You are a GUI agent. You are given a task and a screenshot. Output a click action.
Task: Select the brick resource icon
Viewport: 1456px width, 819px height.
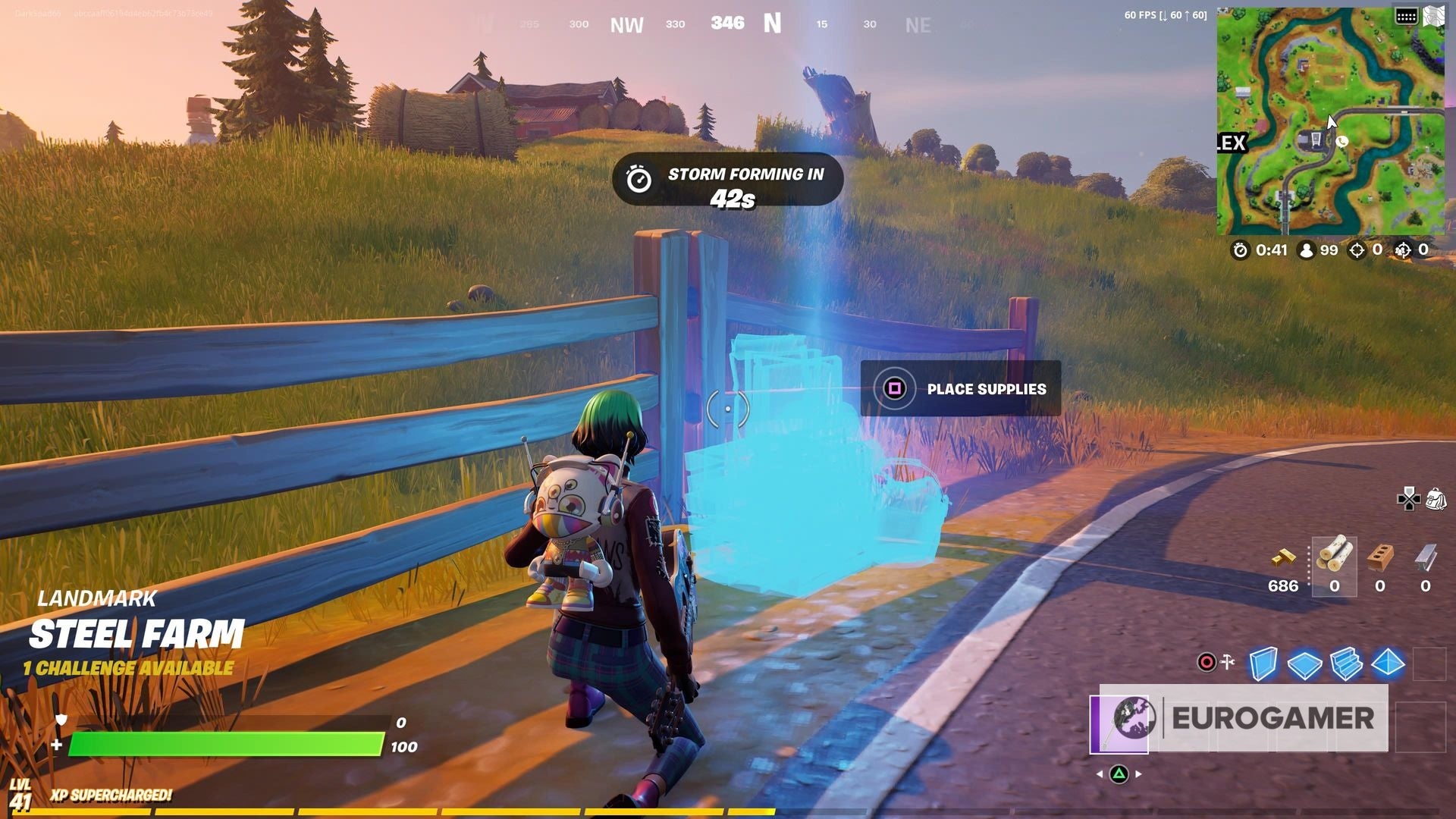point(1379,558)
